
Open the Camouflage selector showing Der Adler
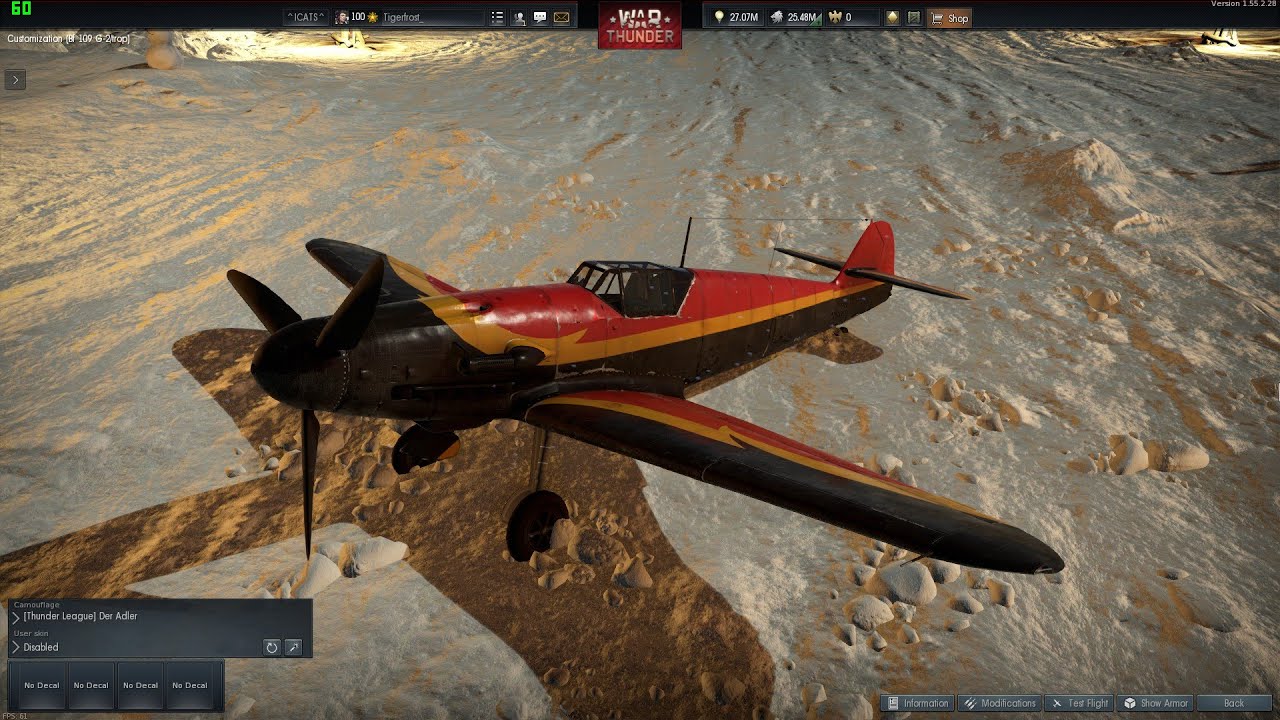[x=80, y=616]
